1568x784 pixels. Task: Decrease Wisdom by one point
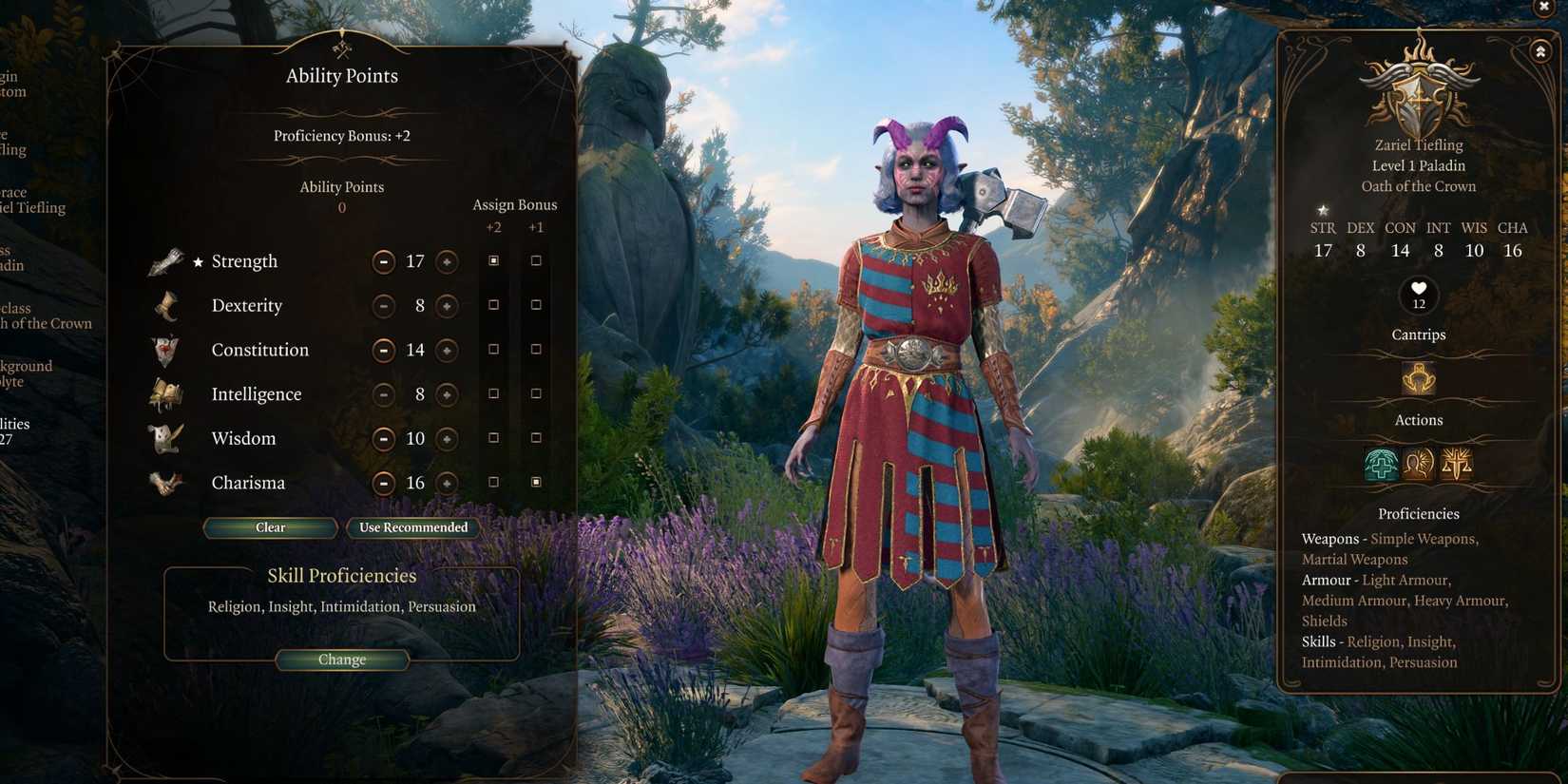click(383, 439)
